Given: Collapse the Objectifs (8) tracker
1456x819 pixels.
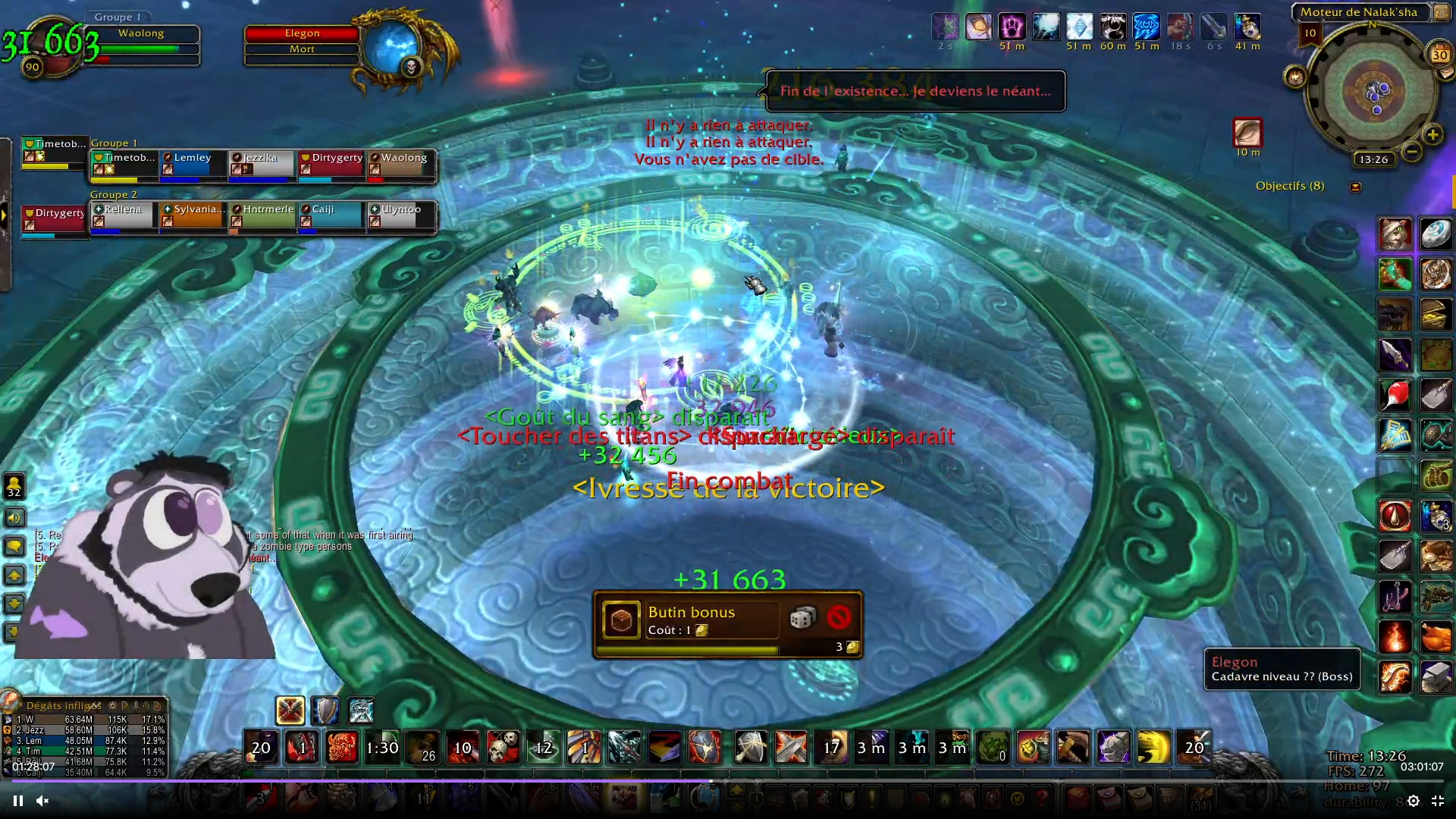Looking at the screenshot, I should (x=1356, y=187).
